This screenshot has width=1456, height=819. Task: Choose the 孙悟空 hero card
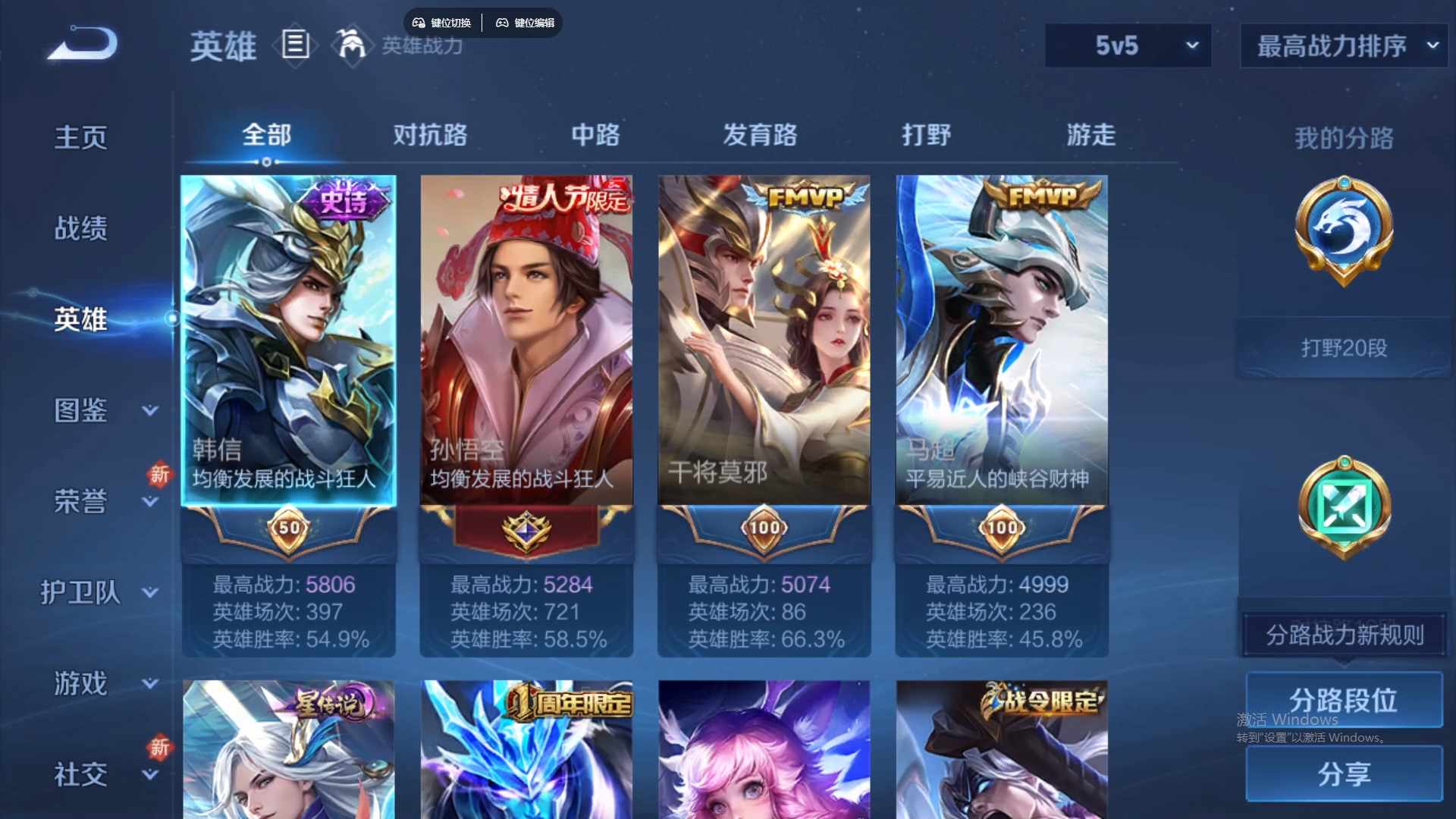[526, 341]
